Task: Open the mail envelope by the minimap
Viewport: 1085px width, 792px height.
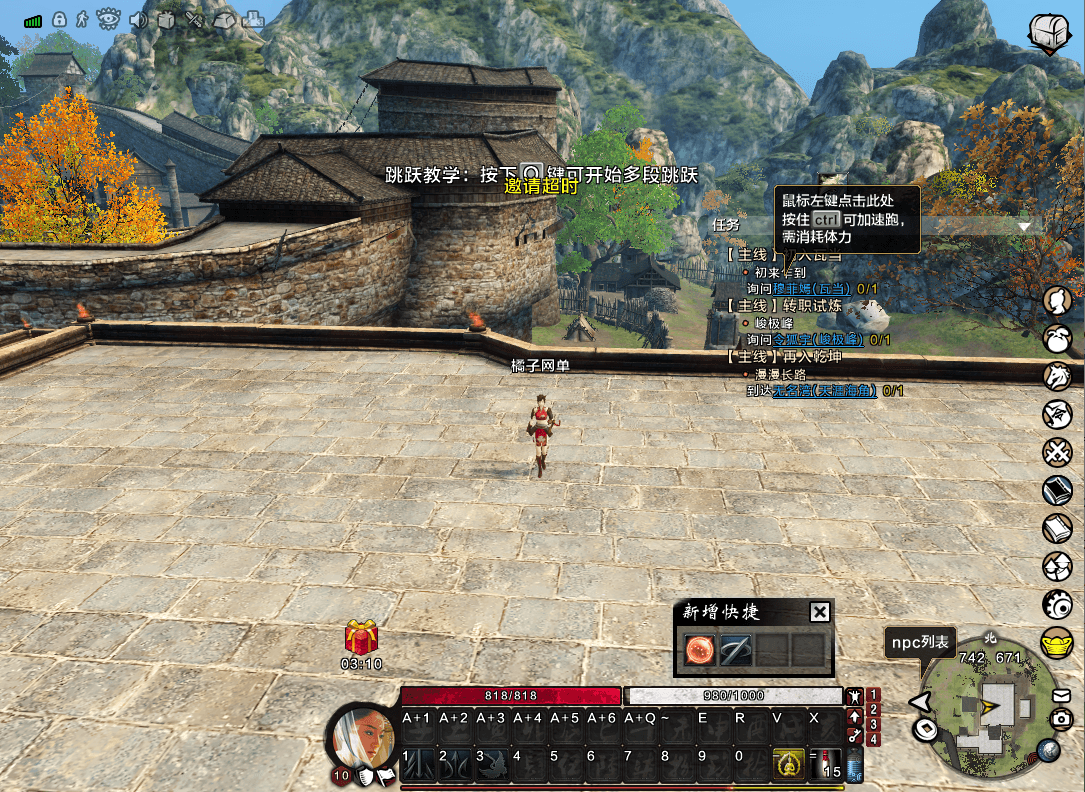Action: point(1061,696)
